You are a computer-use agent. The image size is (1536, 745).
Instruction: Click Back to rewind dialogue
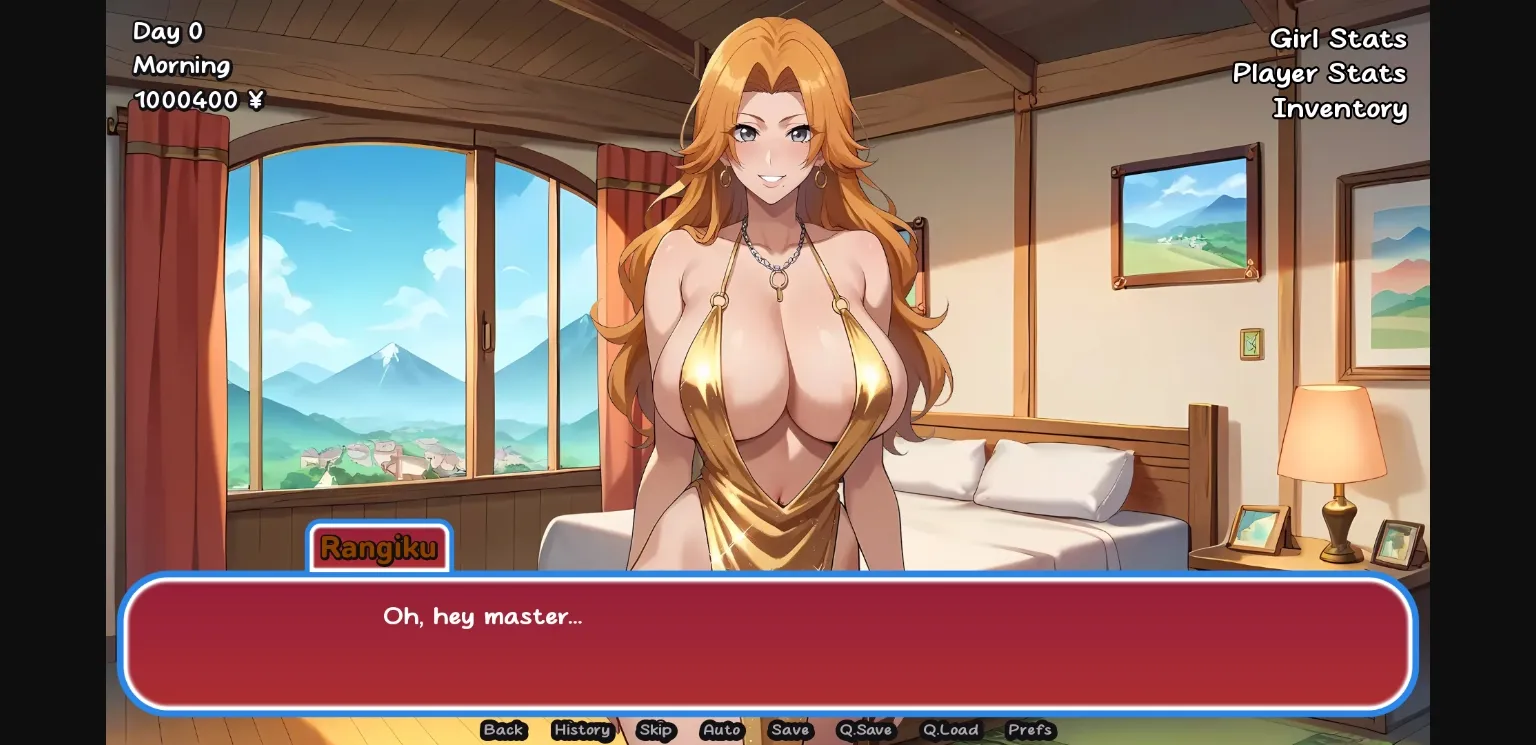pos(503,731)
